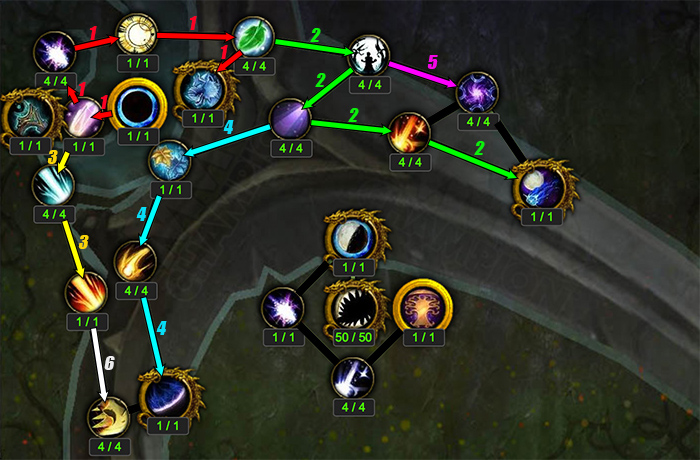Pick the orange falling comet trait
Screen dimensions: 700x460
coord(135,262)
